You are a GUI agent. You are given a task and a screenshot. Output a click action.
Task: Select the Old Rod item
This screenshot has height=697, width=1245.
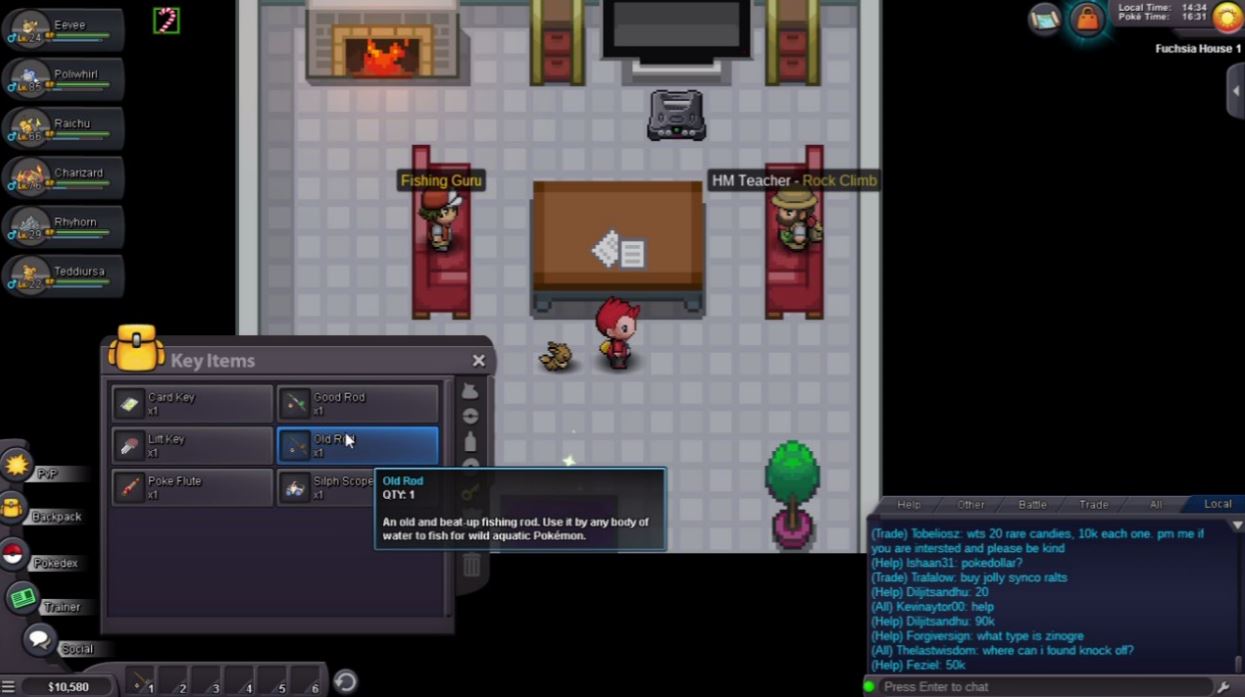(x=357, y=445)
